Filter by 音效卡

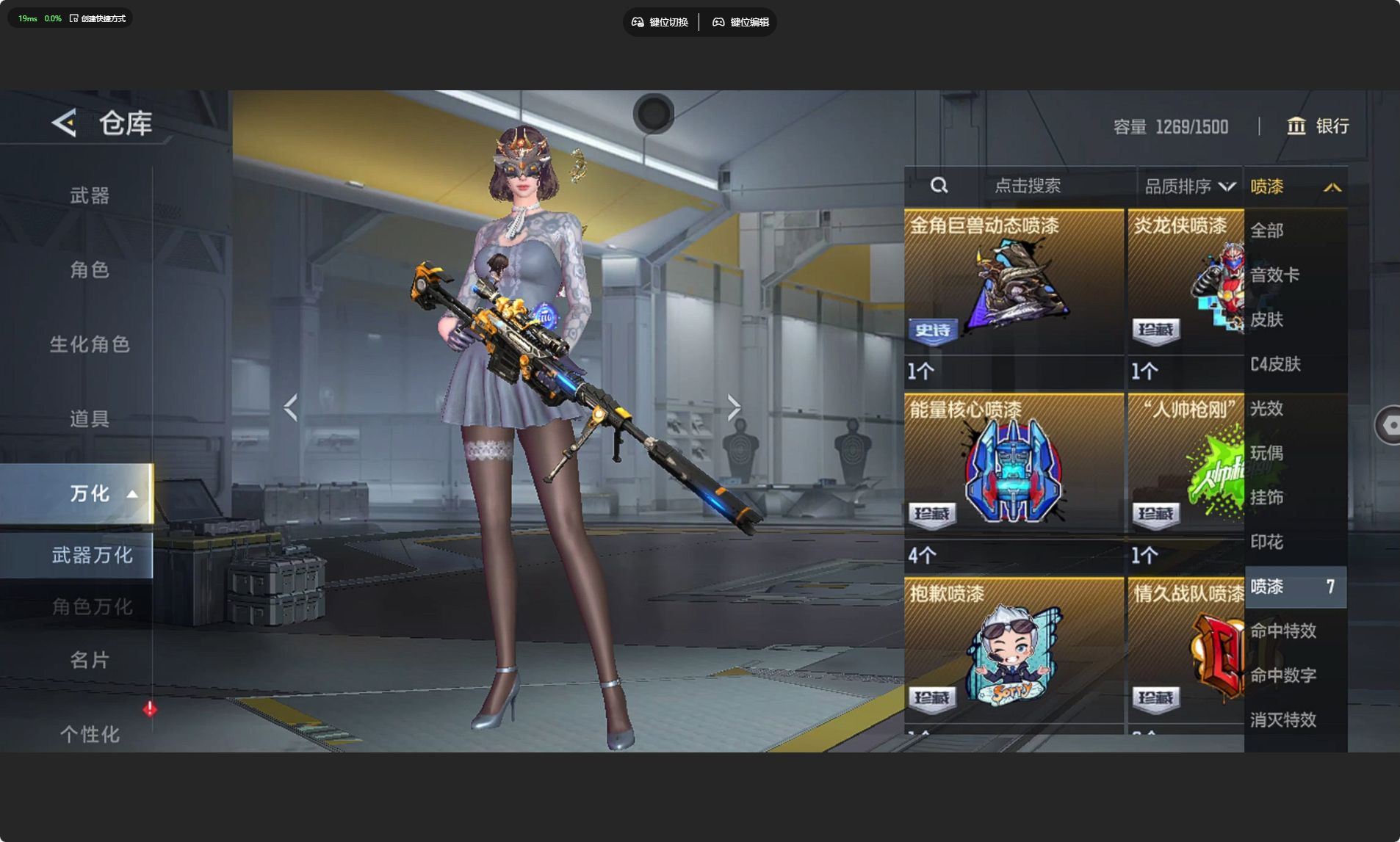[x=1274, y=275]
